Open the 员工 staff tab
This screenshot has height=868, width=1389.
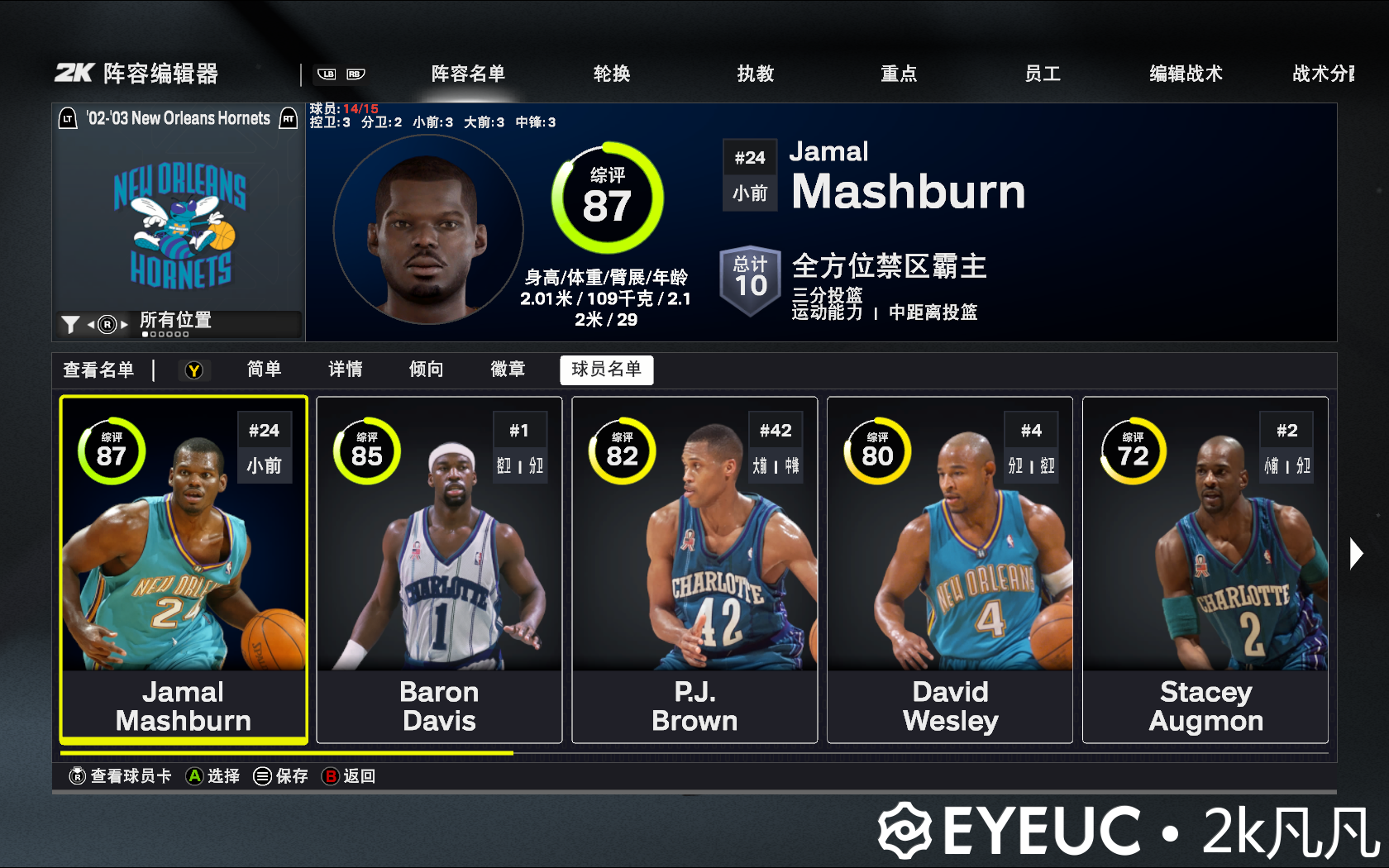[1043, 74]
